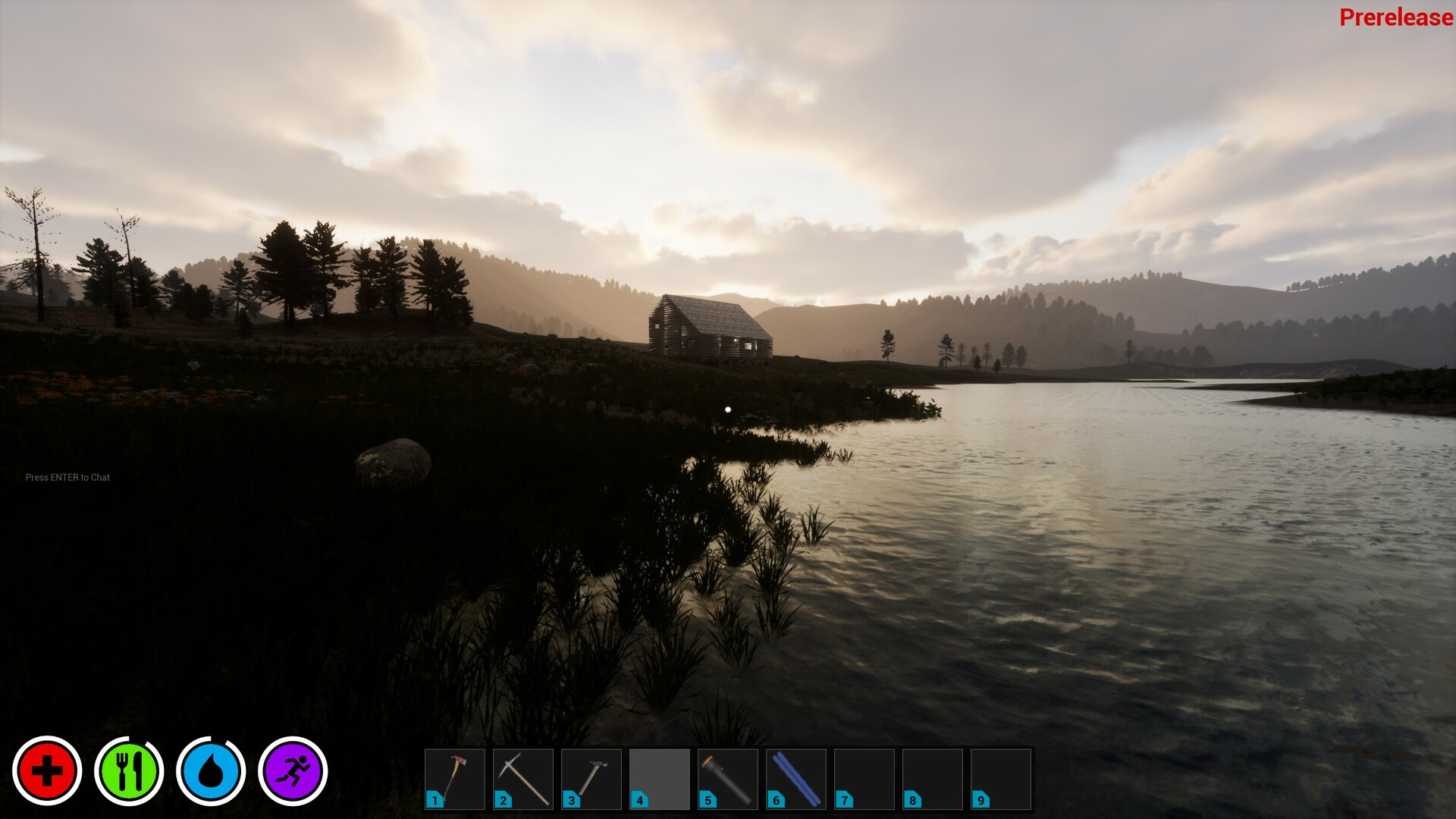Select the hammer in hotbar slot 3
Viewport: 1456px width, 819px height.
coord(591,778)
